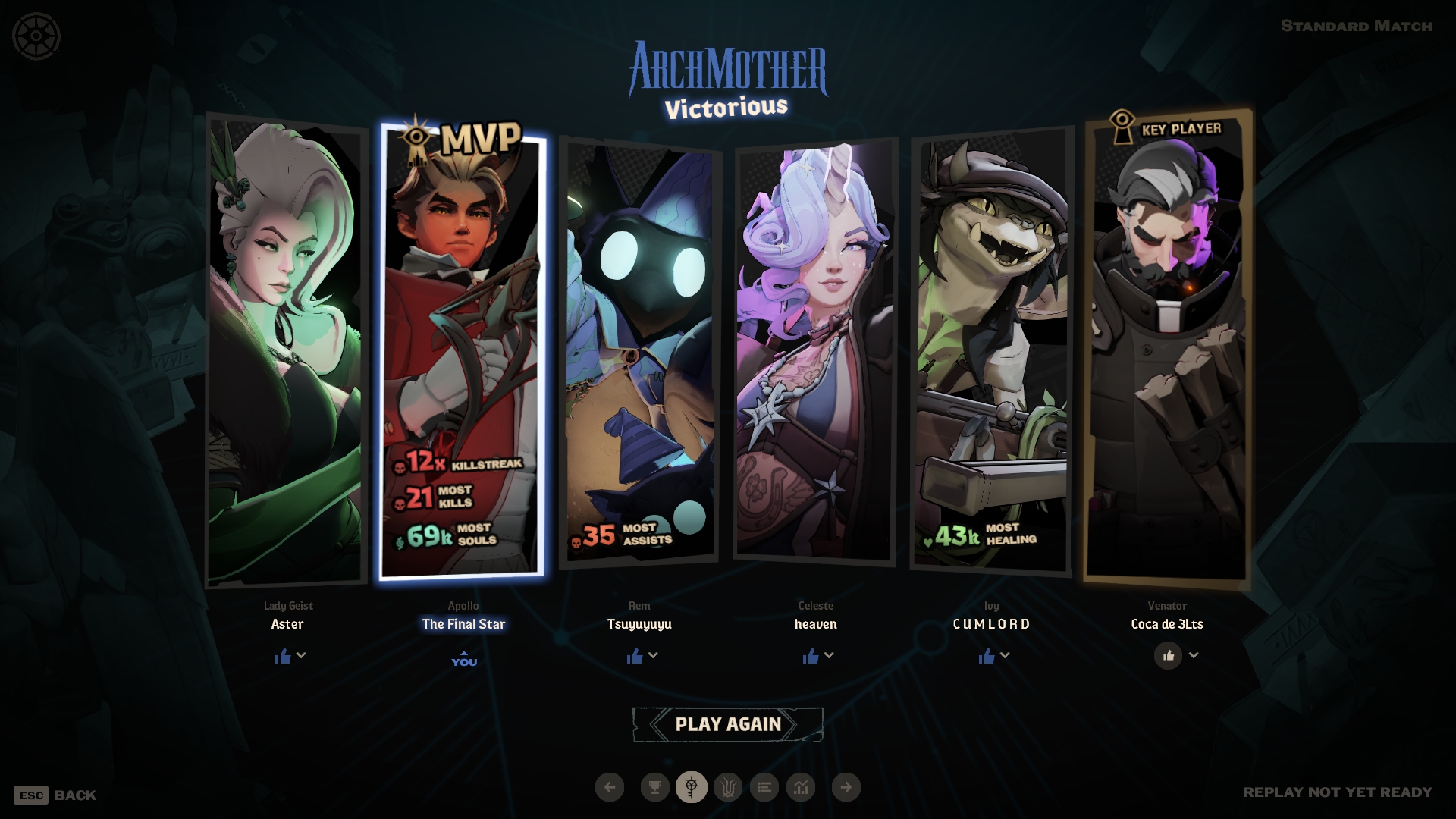The height and width of the screenshot is (819, 1456).
Task: Select The Final Star's MVP Apollo card
Action: (x=463, y=349)
